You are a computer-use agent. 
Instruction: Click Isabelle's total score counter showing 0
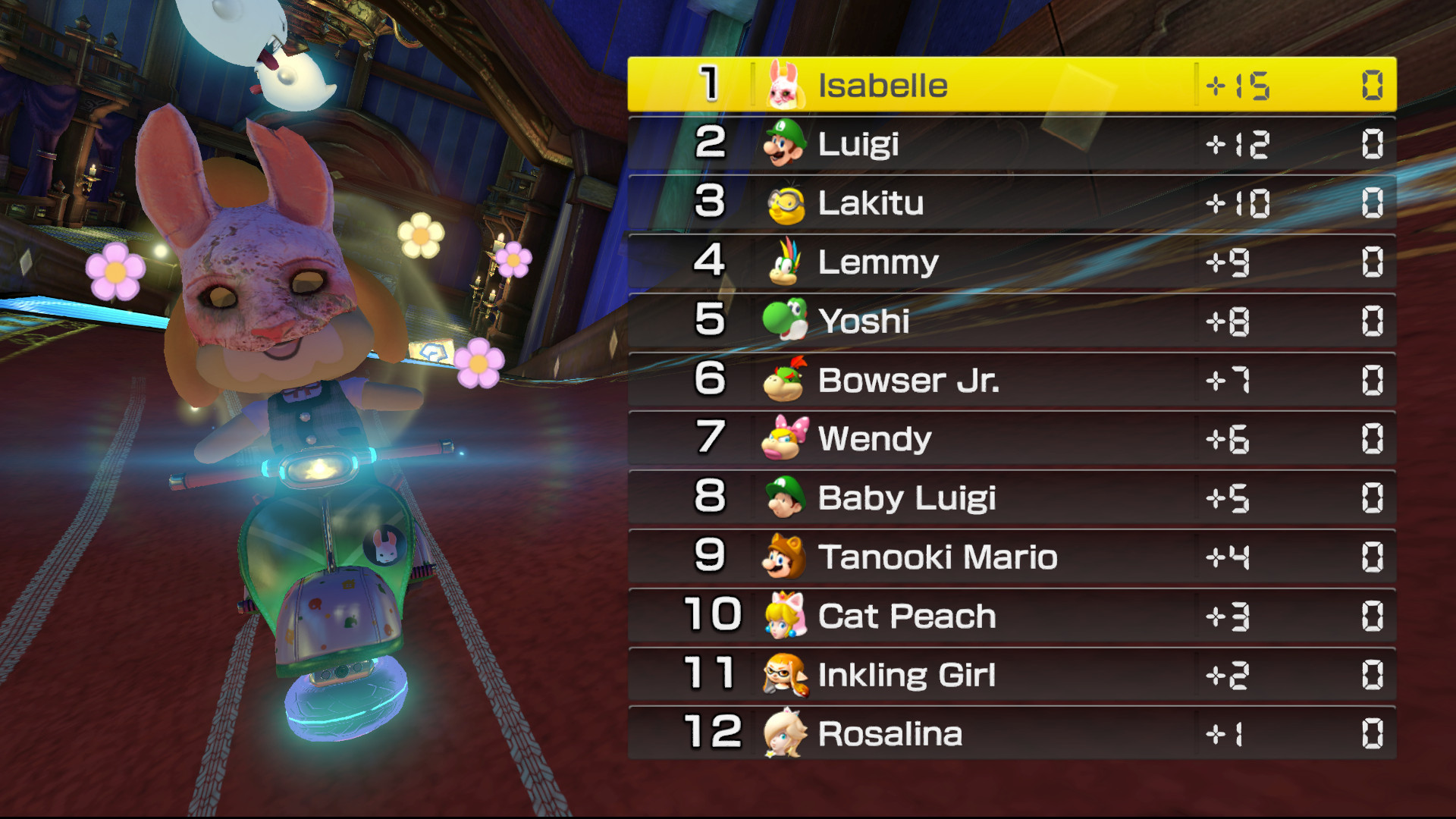1373,86
